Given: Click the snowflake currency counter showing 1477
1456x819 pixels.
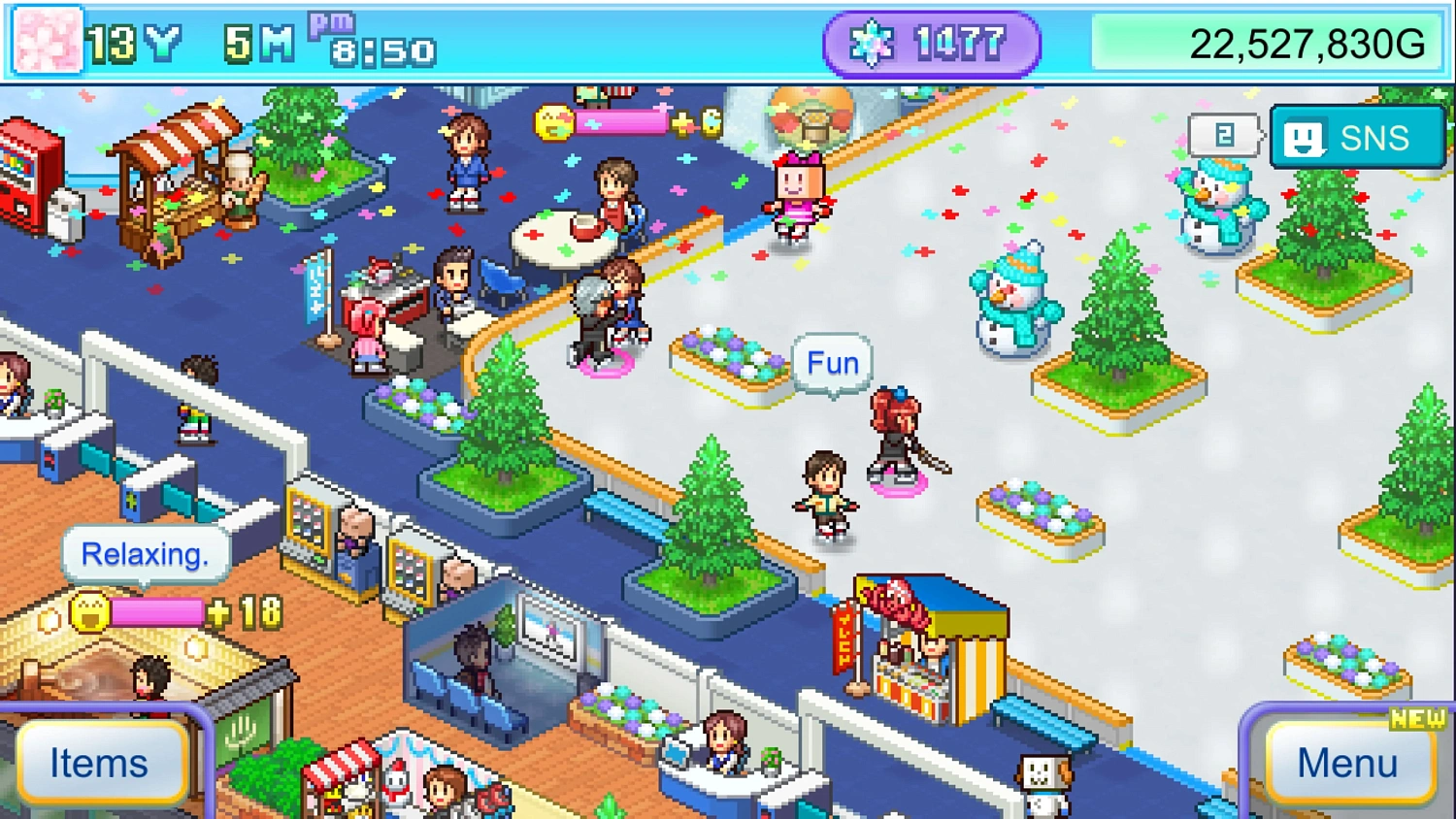Looking at the screenshot, I should [x=930, y=42].
